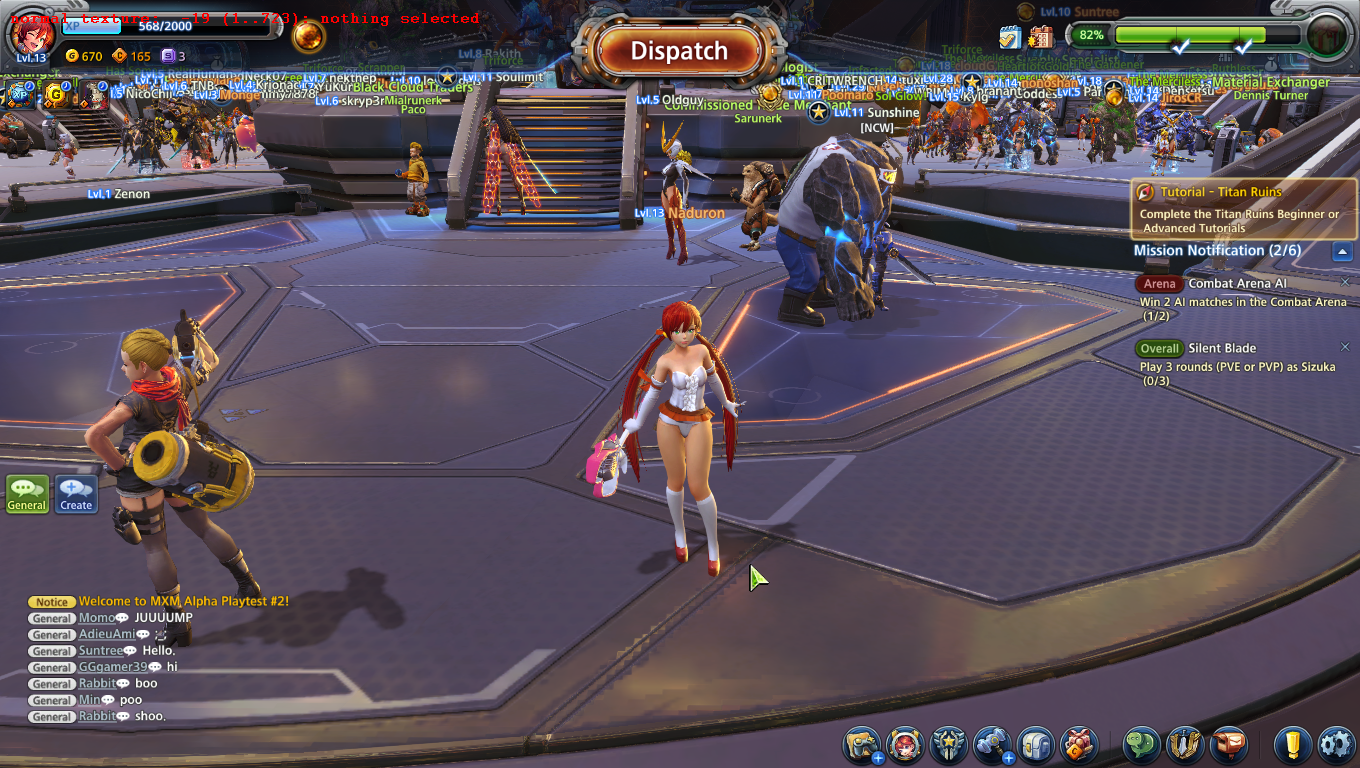The image size is (1360, 768).
Task: Open the settings gears icon
Action: click(1335, 745)
